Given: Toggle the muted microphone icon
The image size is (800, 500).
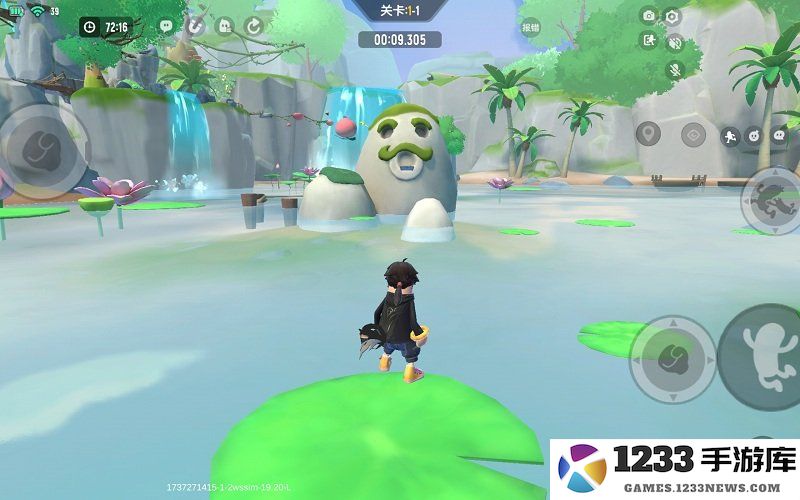Looking at the screenshot, I should point(674,68).
